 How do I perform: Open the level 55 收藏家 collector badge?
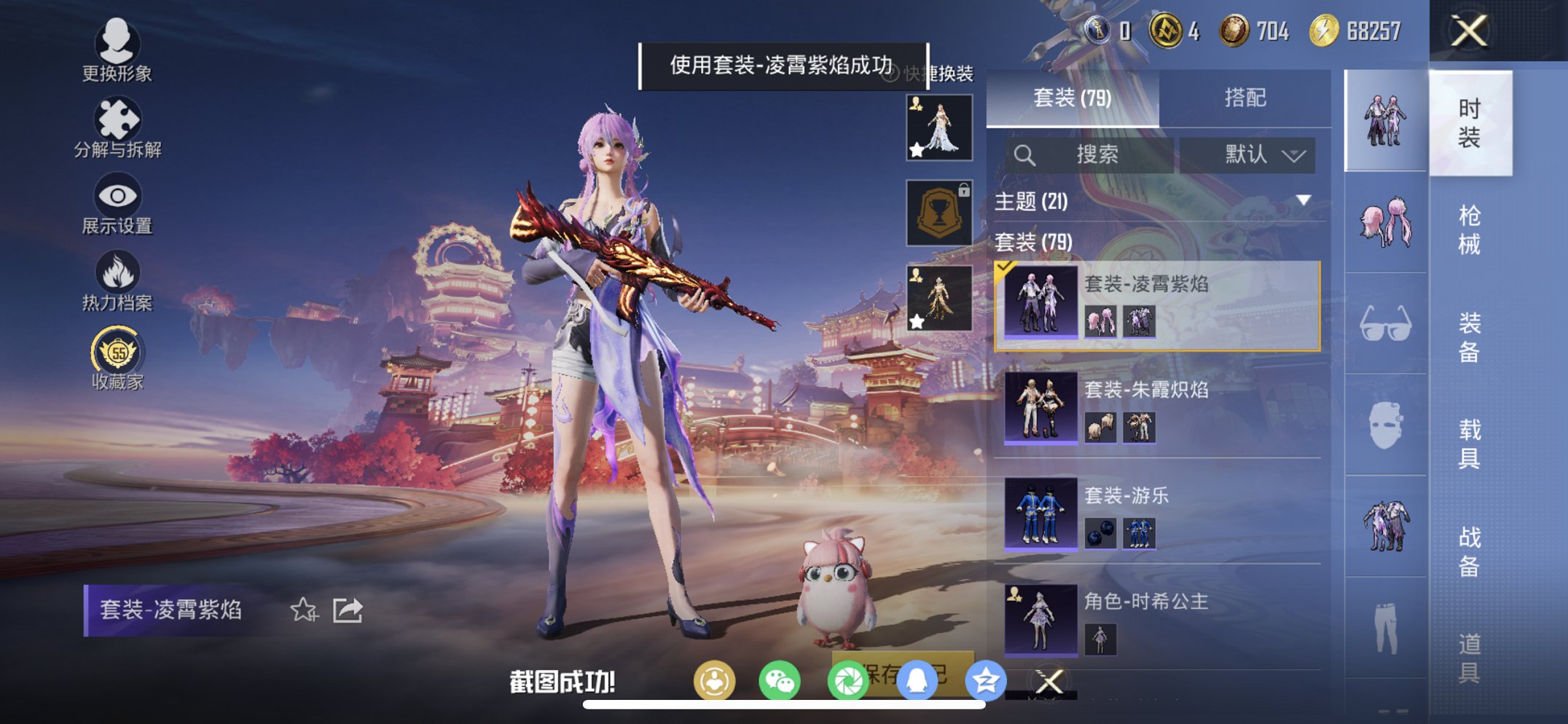point(118,355)
